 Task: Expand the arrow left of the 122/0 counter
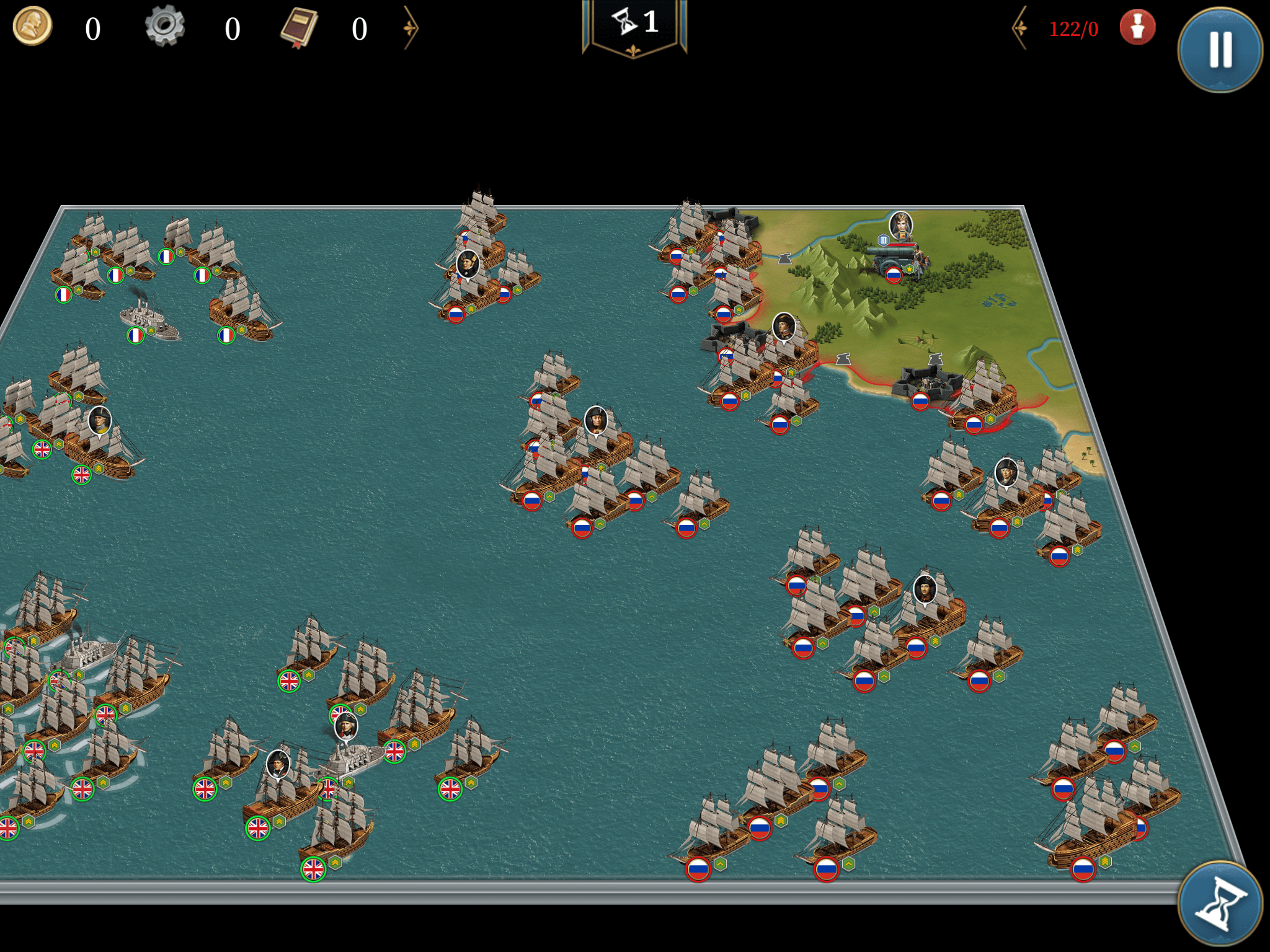[x=1020, y=28]
